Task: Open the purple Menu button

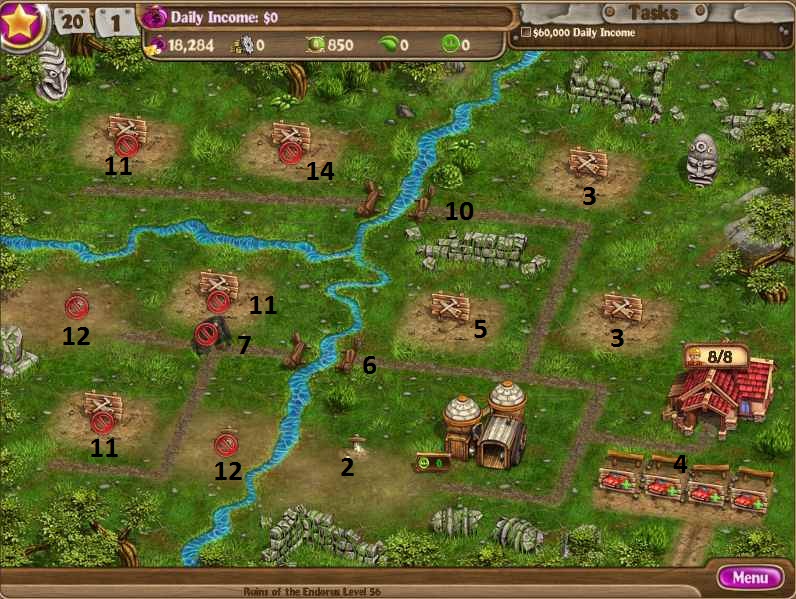Action: coord(750,577)
